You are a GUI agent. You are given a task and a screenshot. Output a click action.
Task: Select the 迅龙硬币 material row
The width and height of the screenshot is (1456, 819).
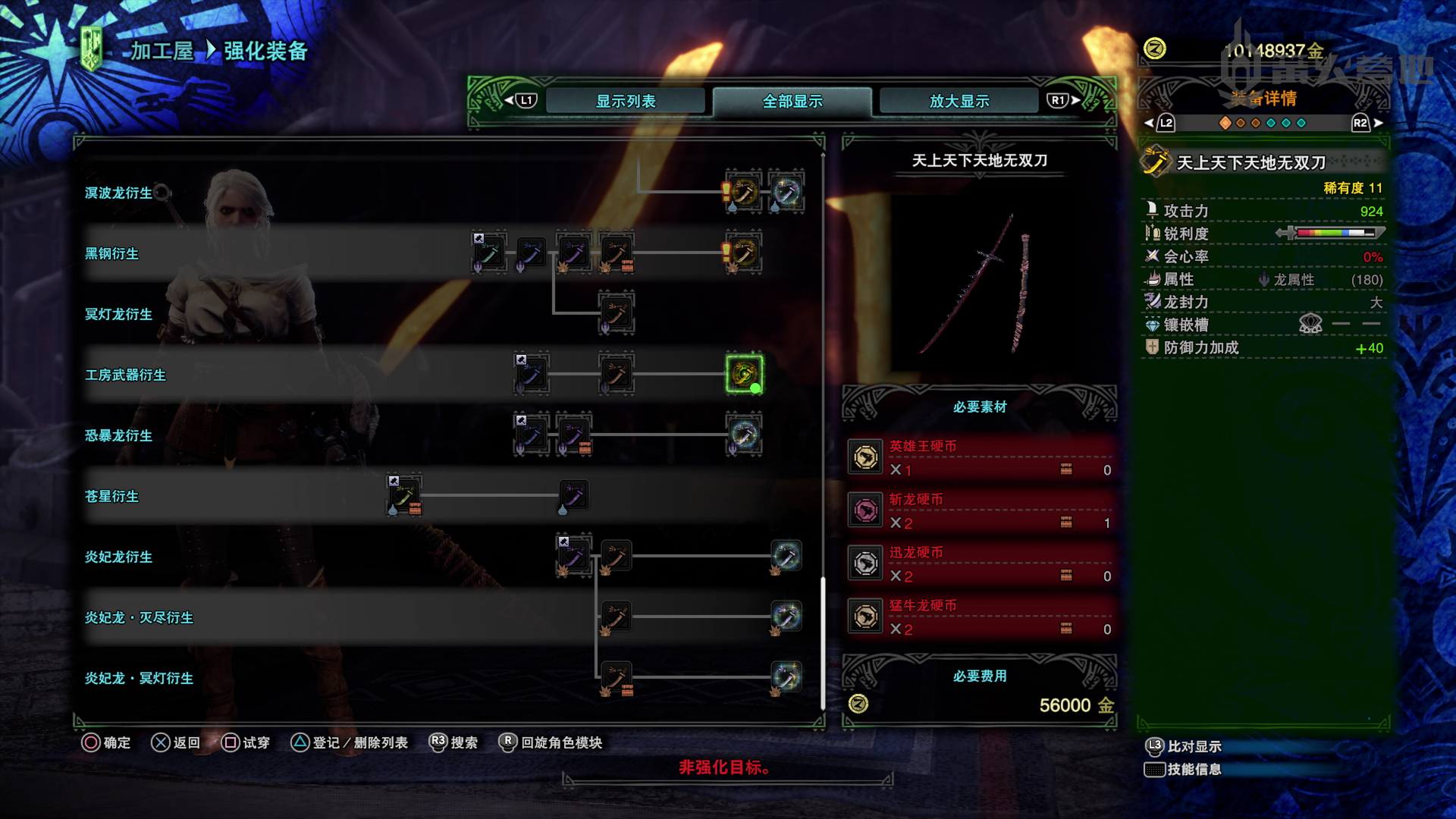(x=980, y=564)
